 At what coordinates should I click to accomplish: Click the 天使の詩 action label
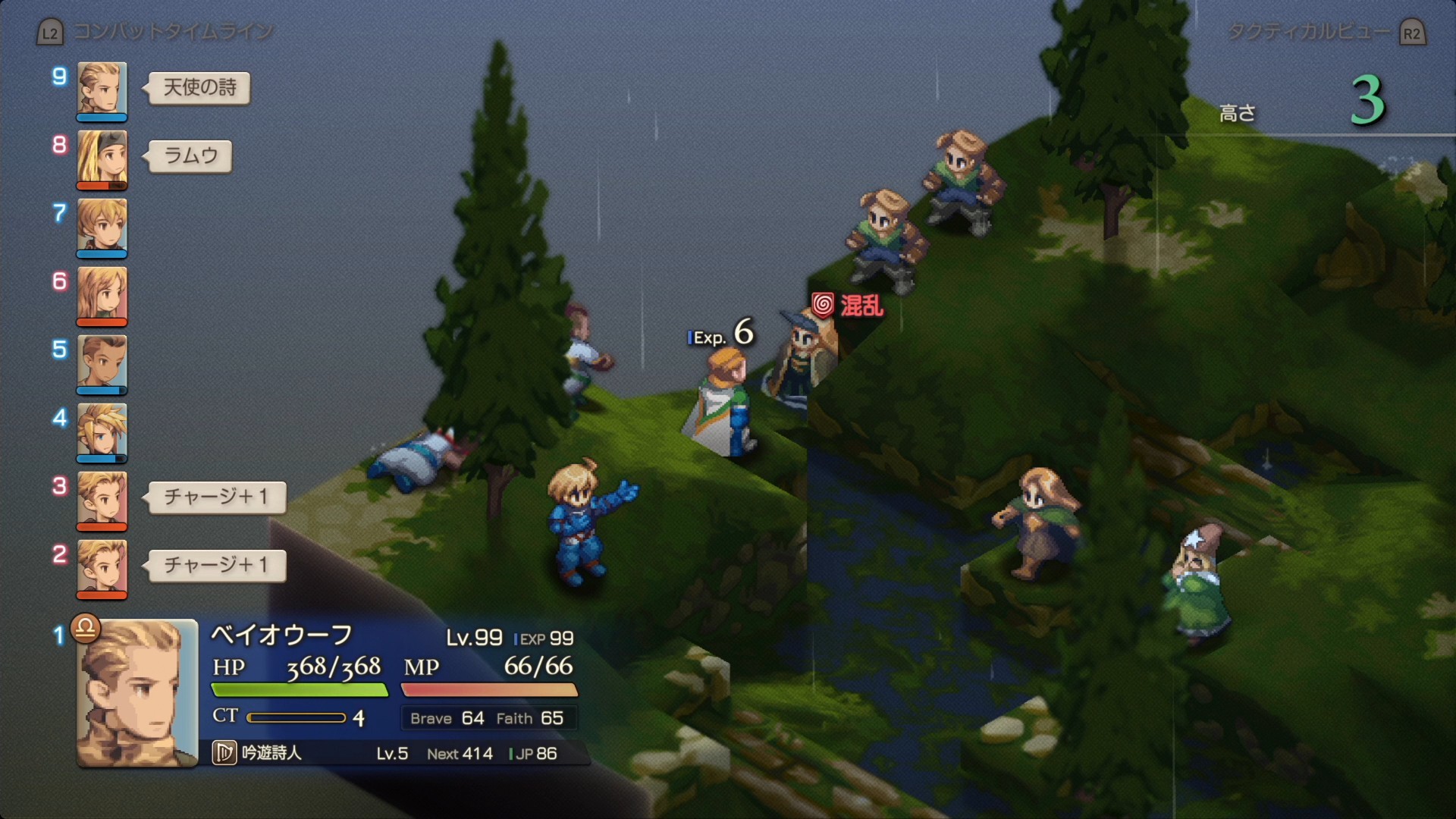199,88
